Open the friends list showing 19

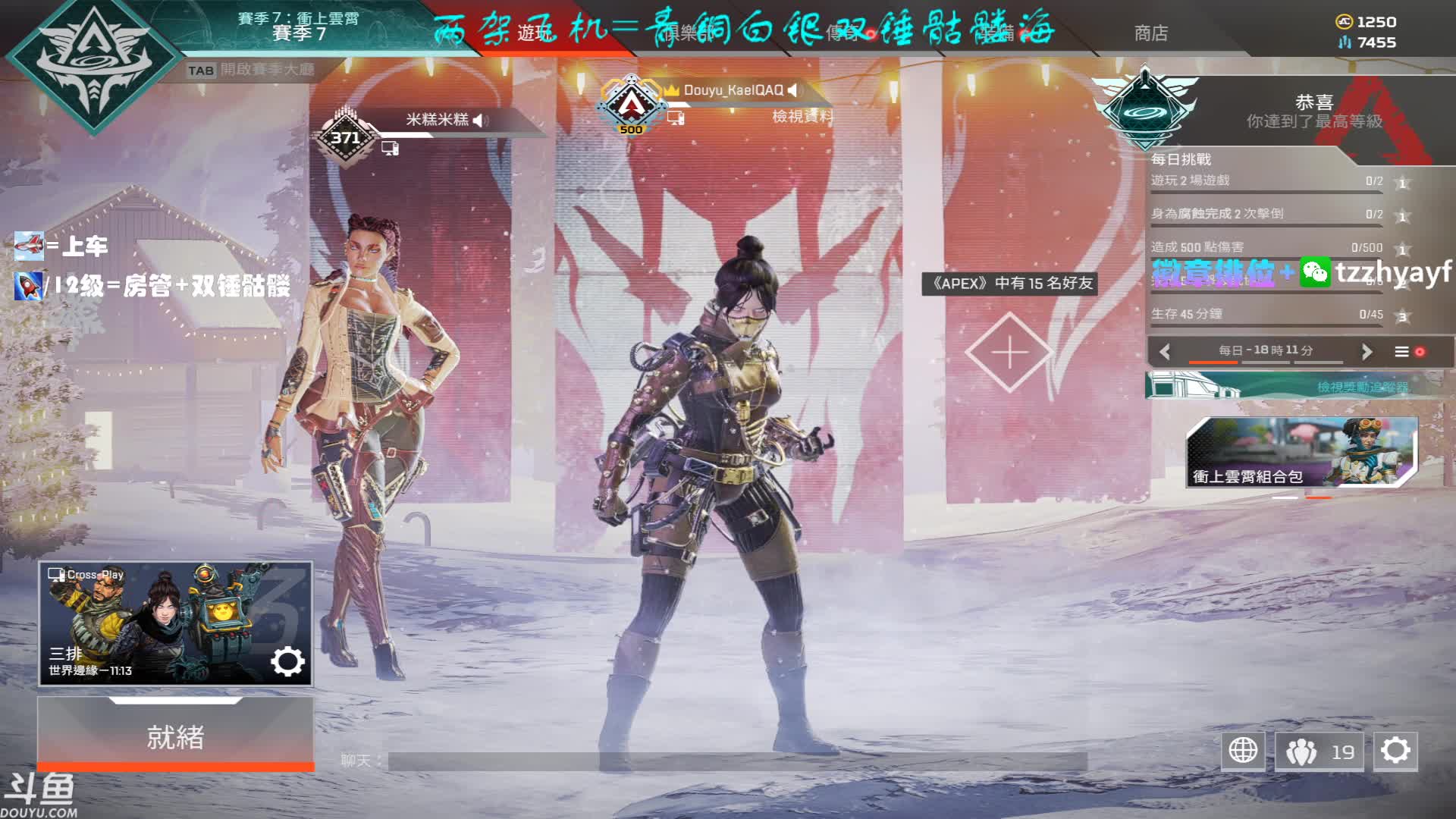1319,752
